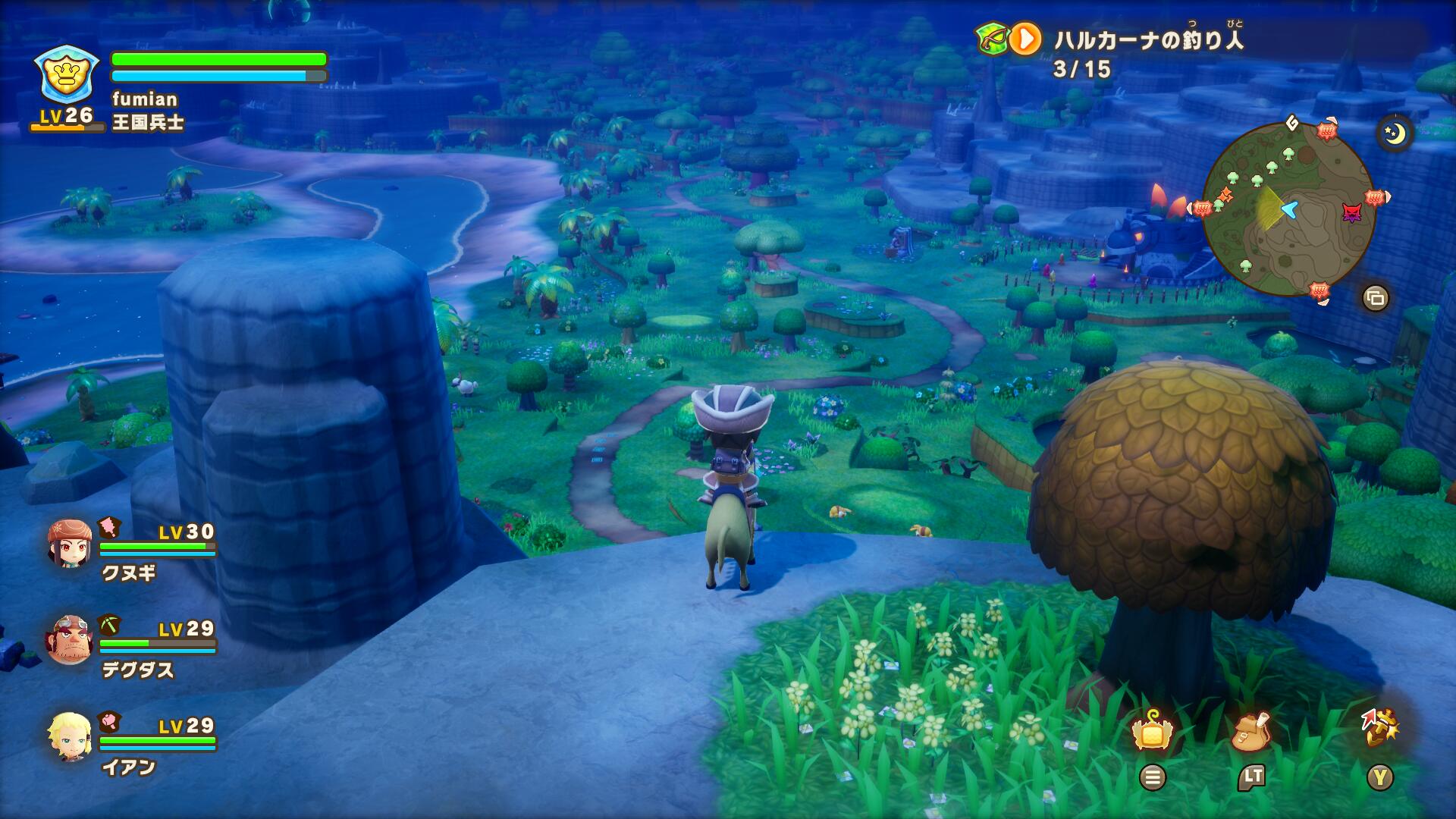
Task: Click the circular minimap
Action: (1288, 209)
